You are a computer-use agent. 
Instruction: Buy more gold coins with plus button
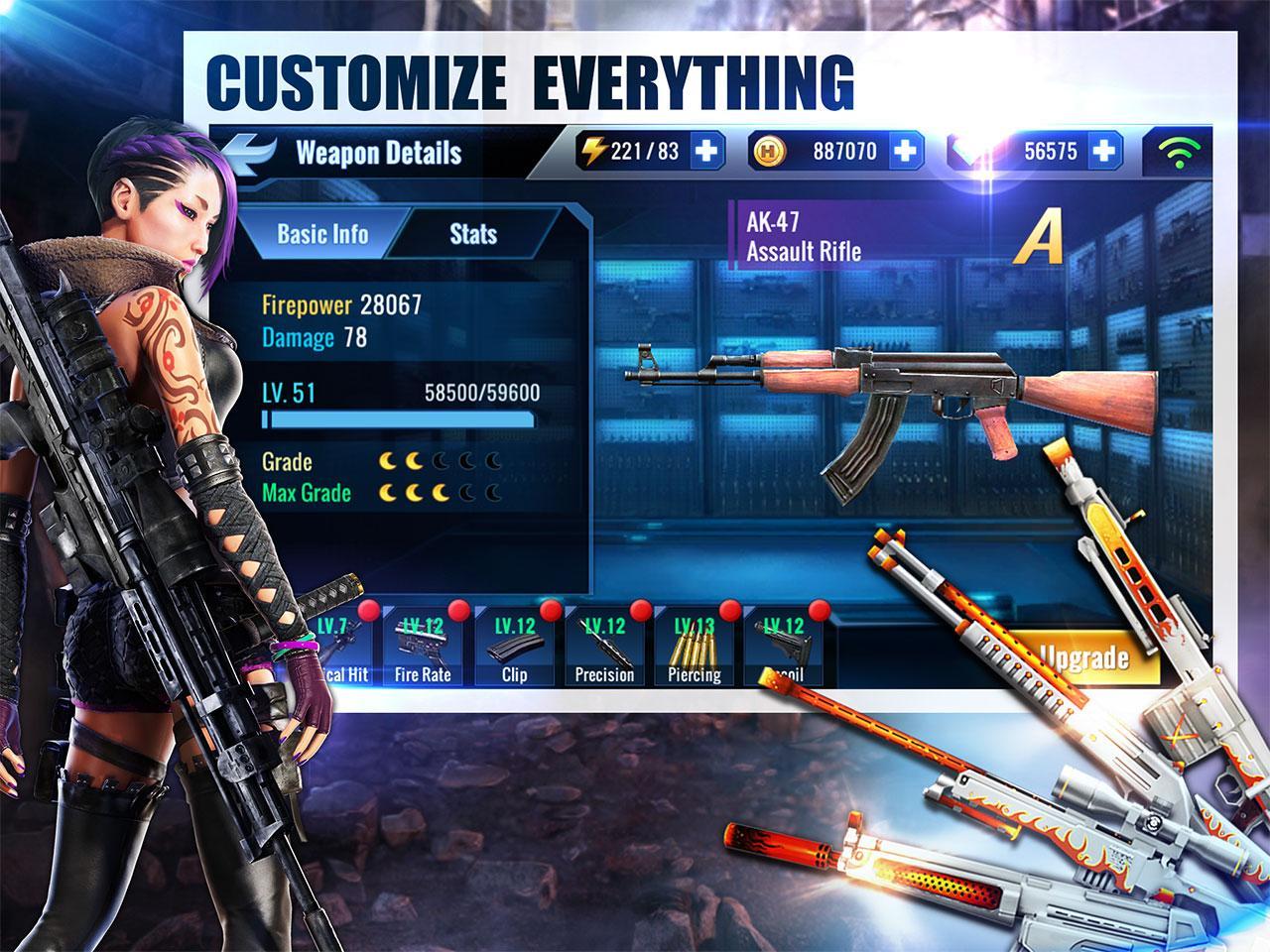(x=905, y=152)
